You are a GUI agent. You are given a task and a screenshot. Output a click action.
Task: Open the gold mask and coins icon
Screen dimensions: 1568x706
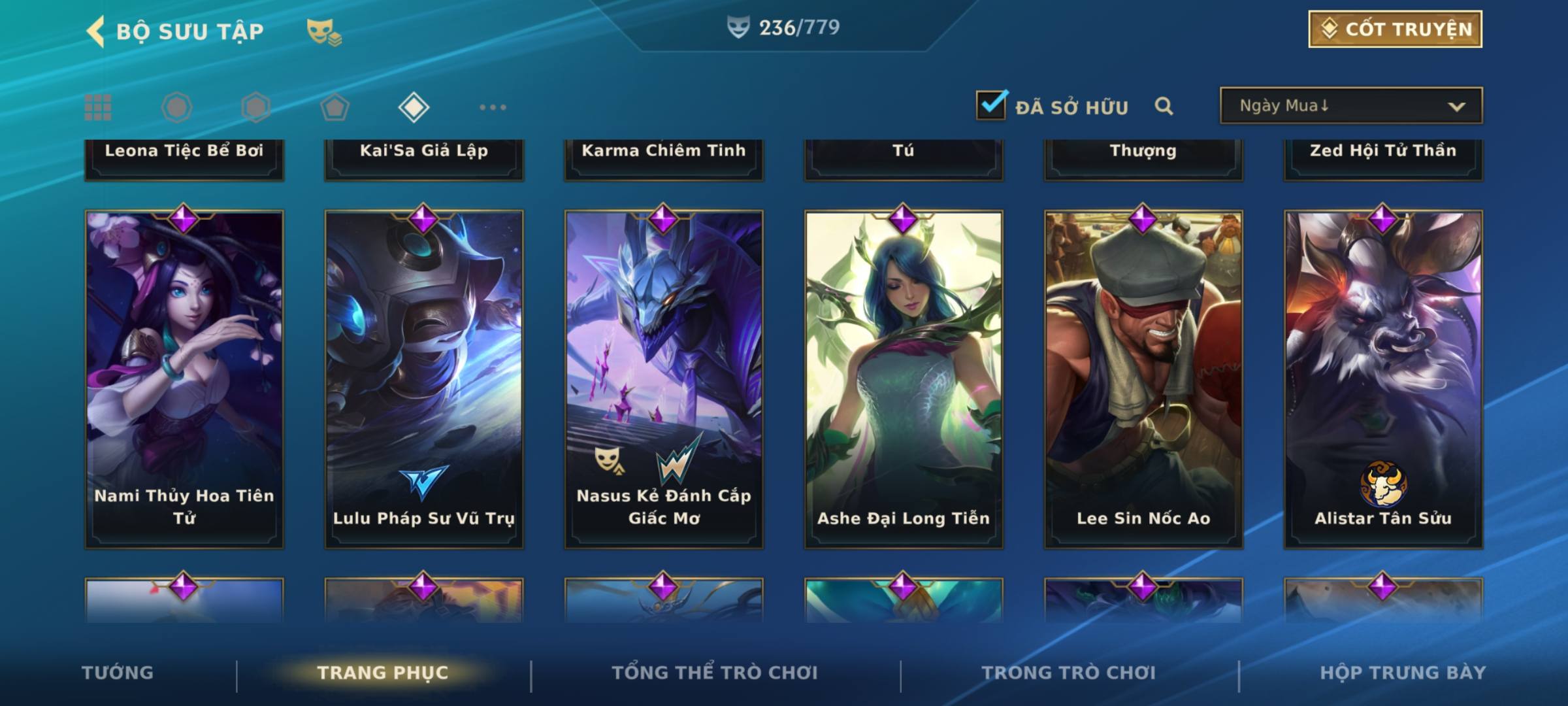coord(324,32)
